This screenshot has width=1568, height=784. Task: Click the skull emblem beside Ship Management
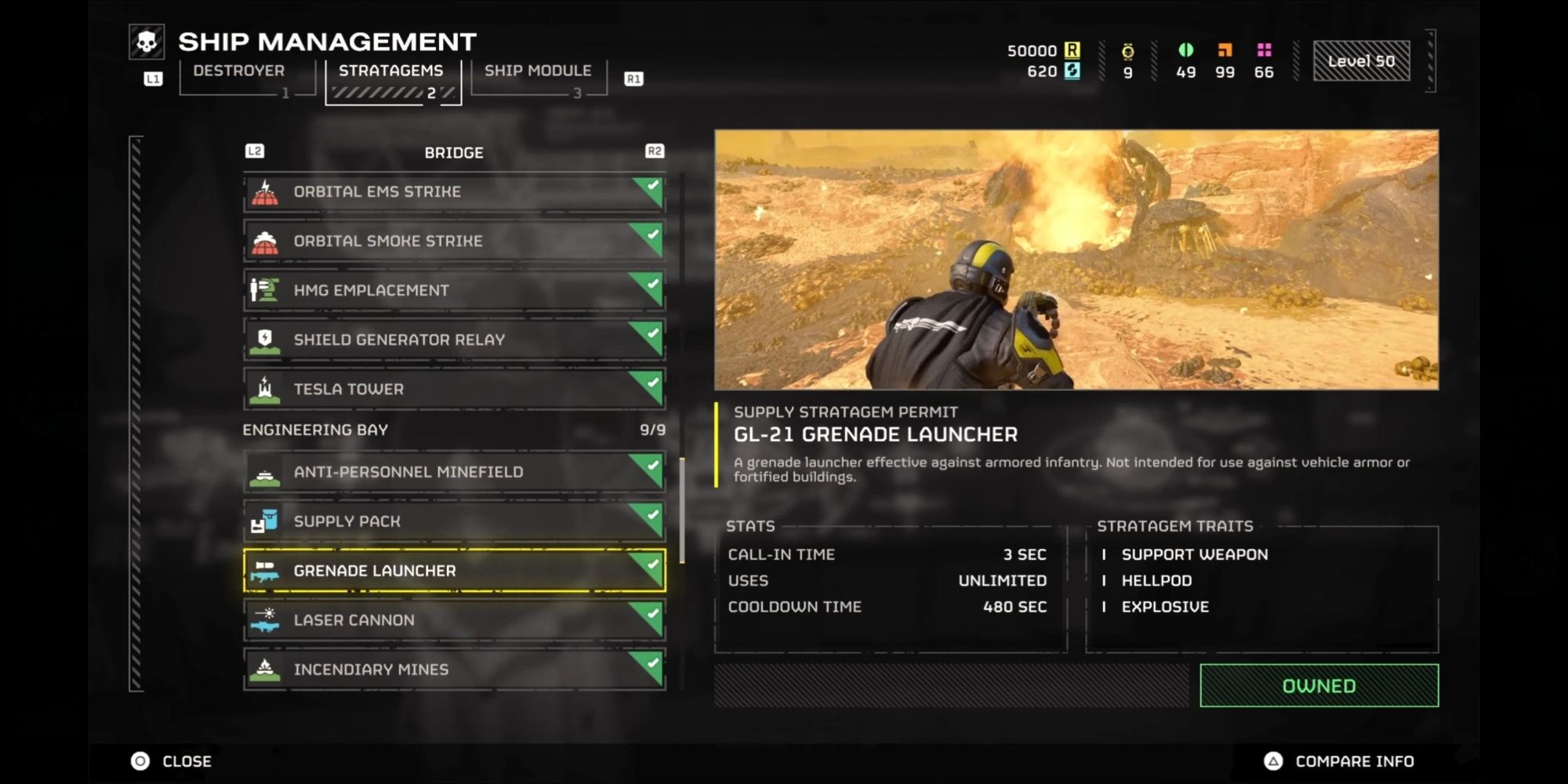(x=147, y=42)
